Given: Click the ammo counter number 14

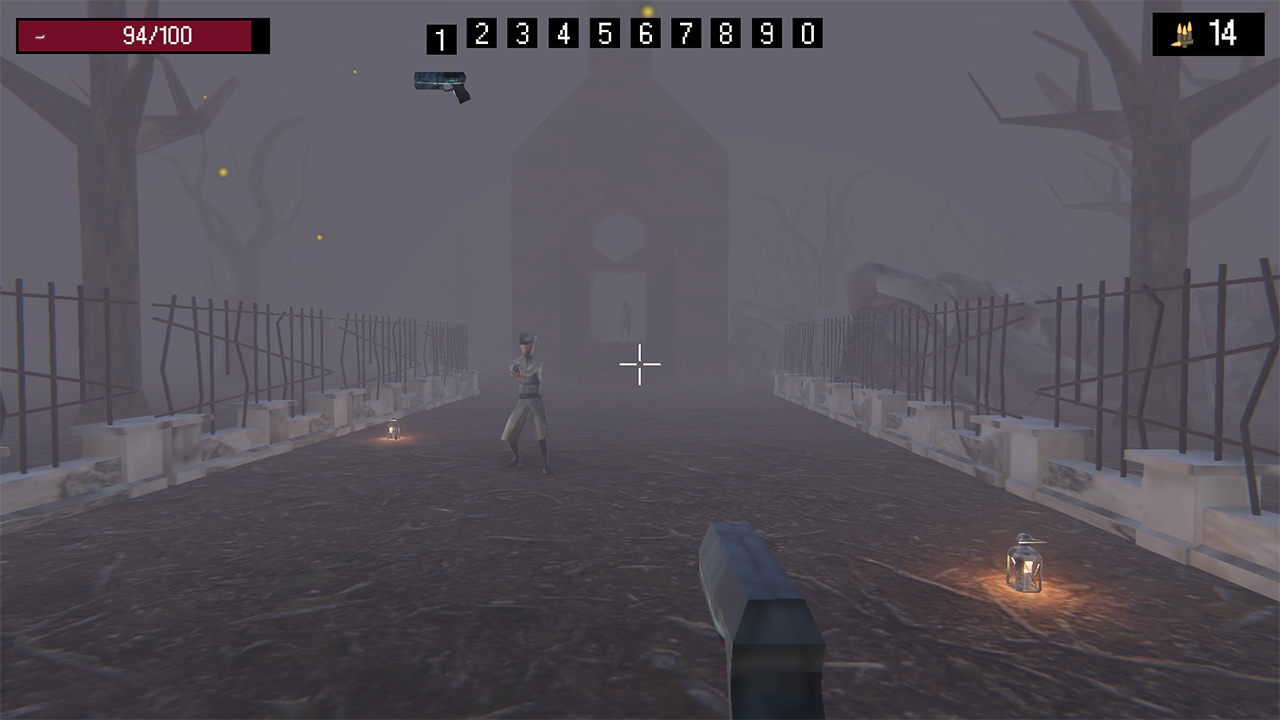Looking at the screenshot, I should (1222, 33).
